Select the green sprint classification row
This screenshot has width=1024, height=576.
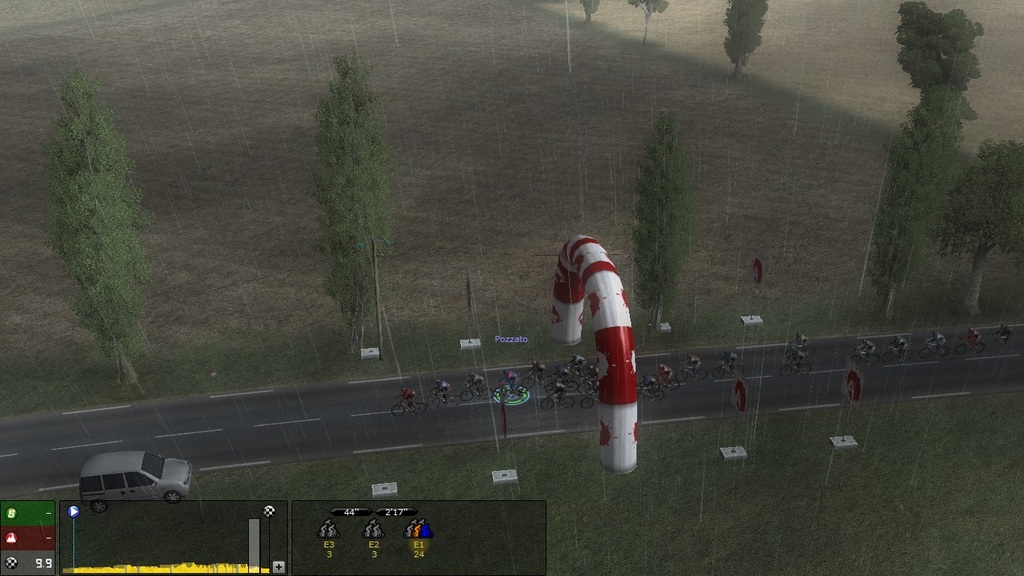27,513
